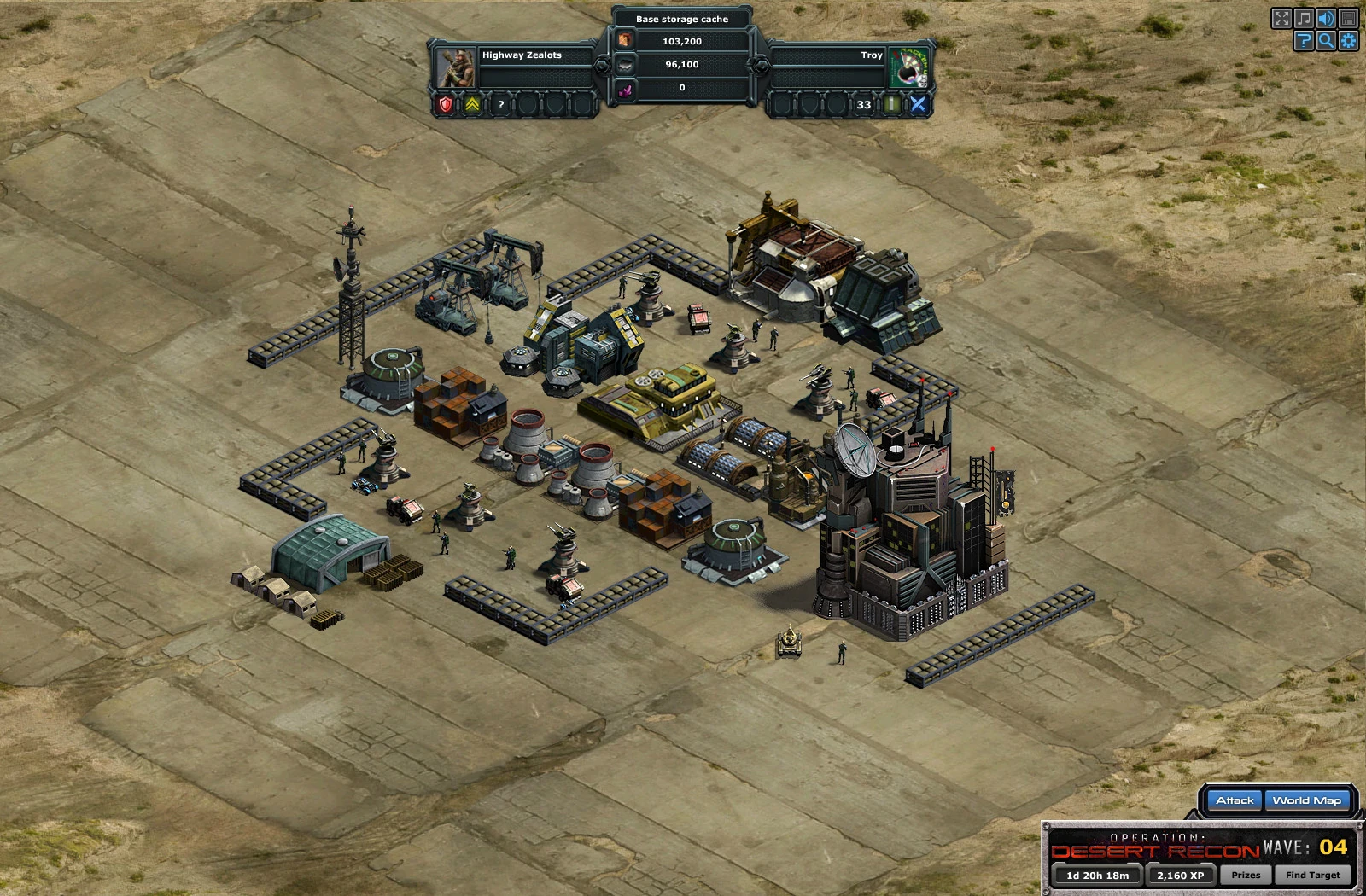Click the red shield icon under Highway Zealots
Image resolution: width=1366 pixels, height=896 pixels.
click(x=446, y=104)
